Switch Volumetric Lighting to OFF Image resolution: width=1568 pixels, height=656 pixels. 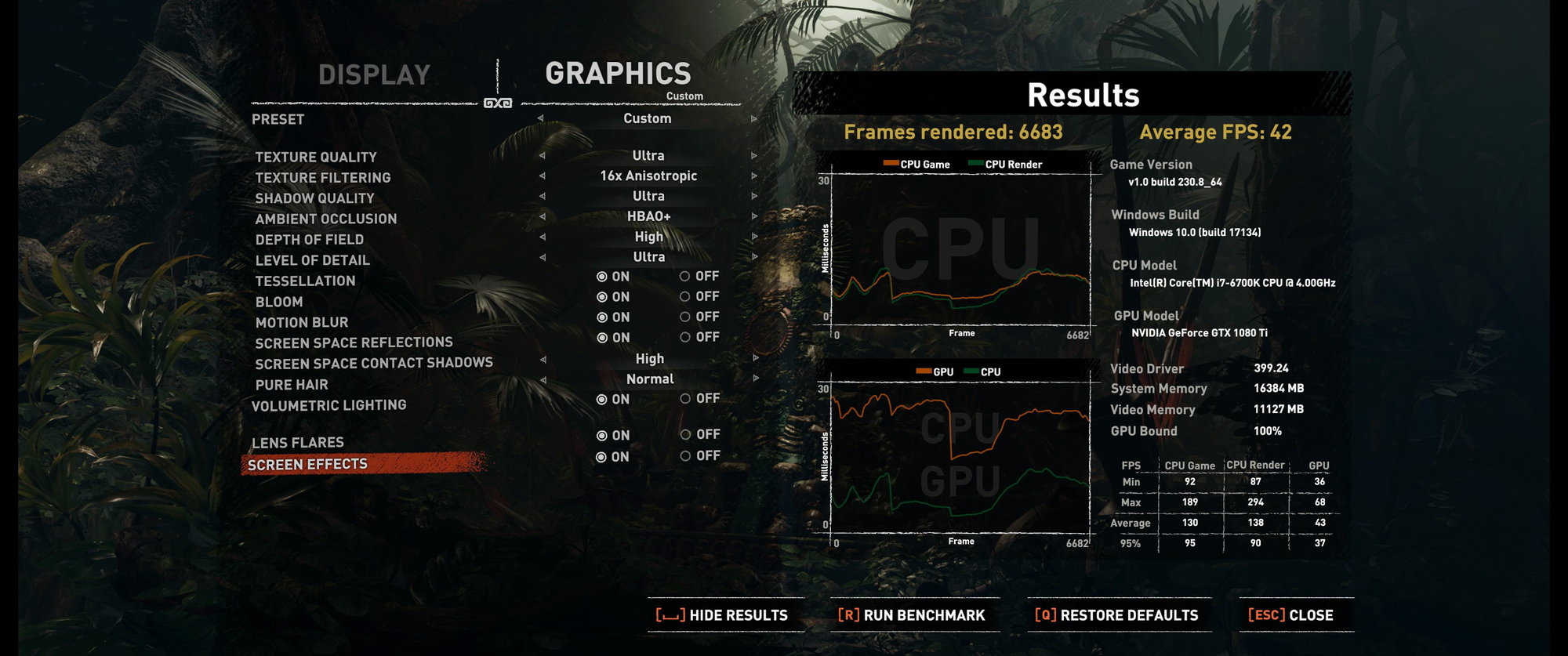coord(699,399)
